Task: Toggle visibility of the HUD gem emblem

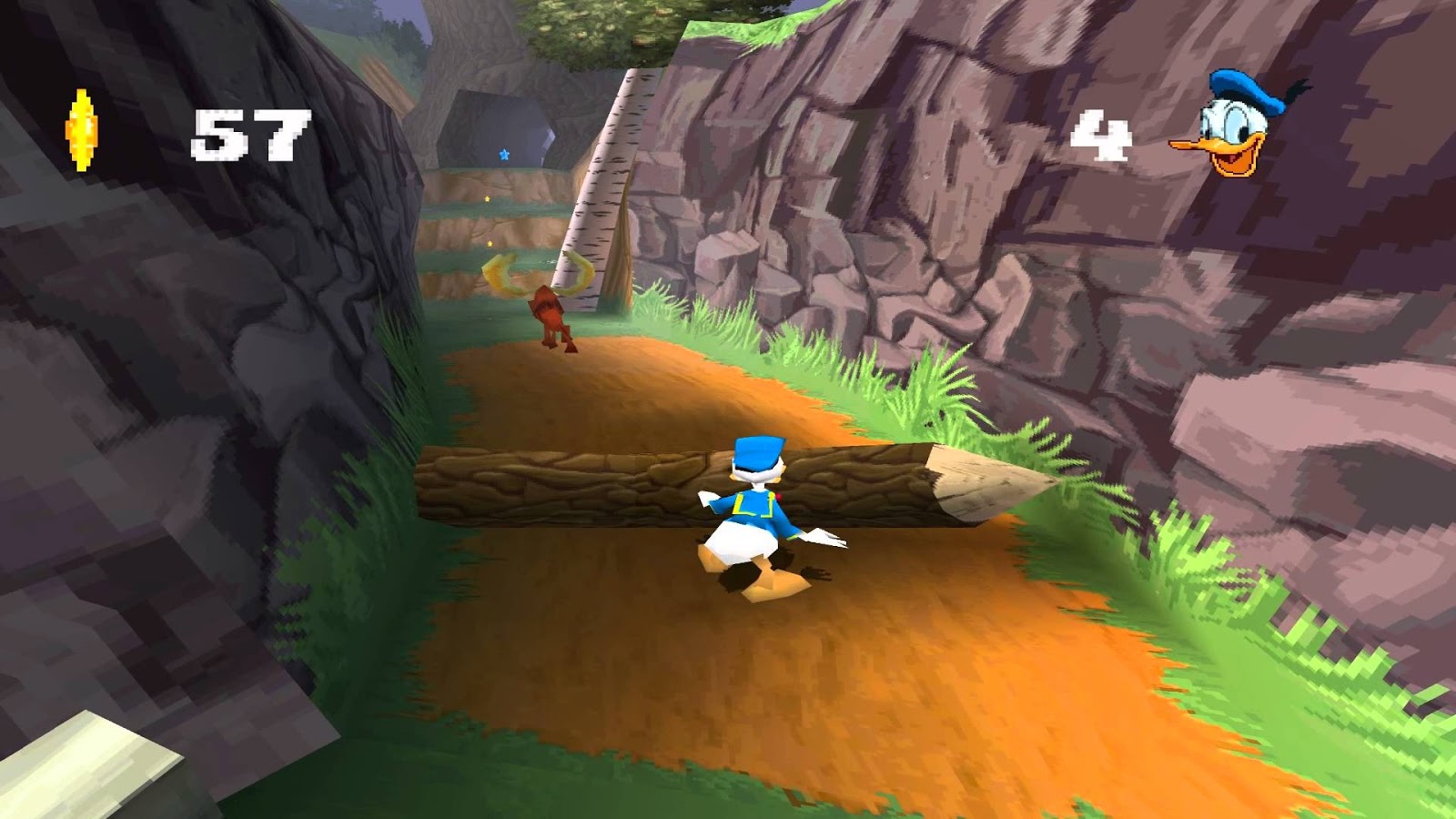Action: click(x=80, y=132)
